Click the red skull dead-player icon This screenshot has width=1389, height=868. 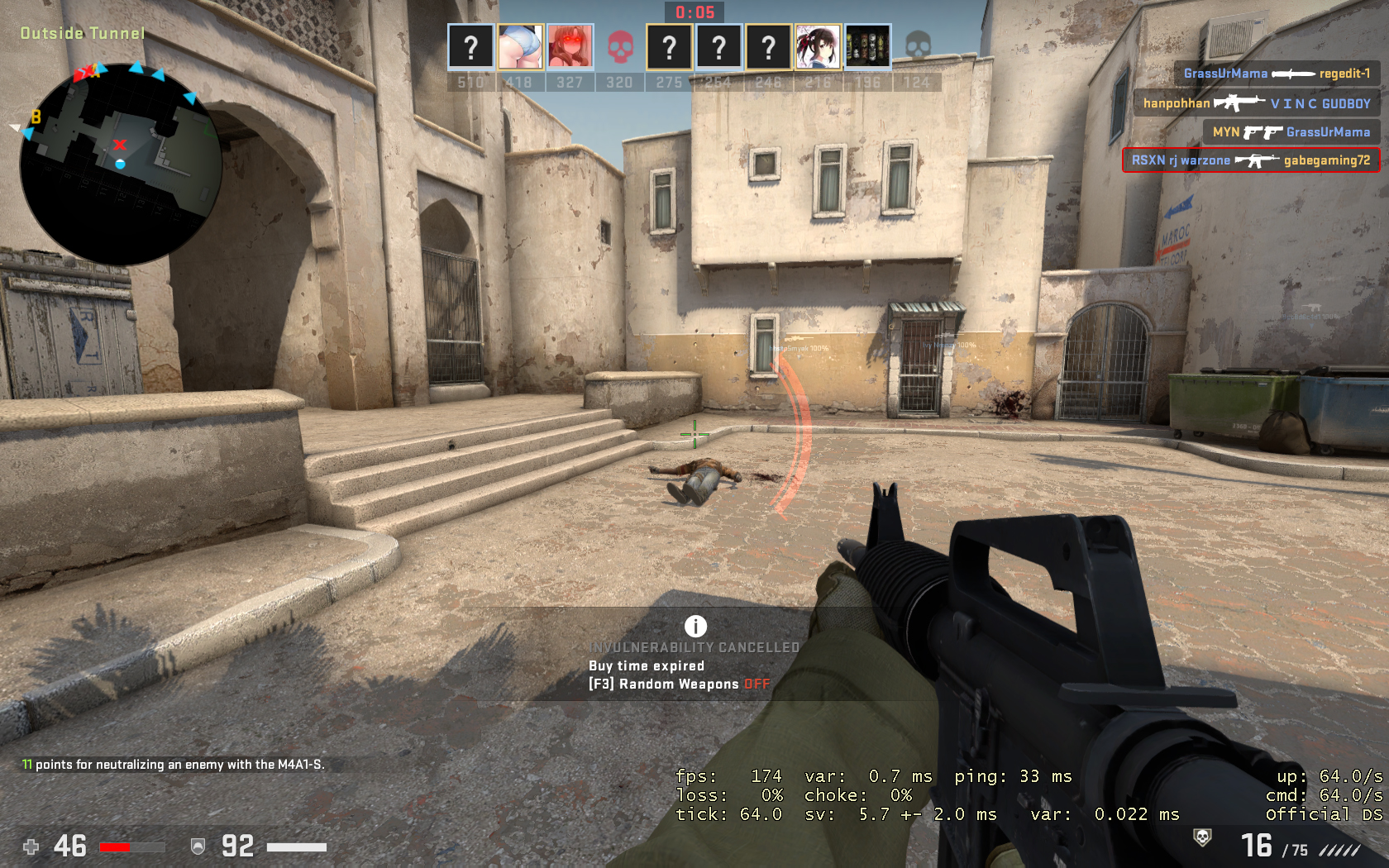(619, 47)
